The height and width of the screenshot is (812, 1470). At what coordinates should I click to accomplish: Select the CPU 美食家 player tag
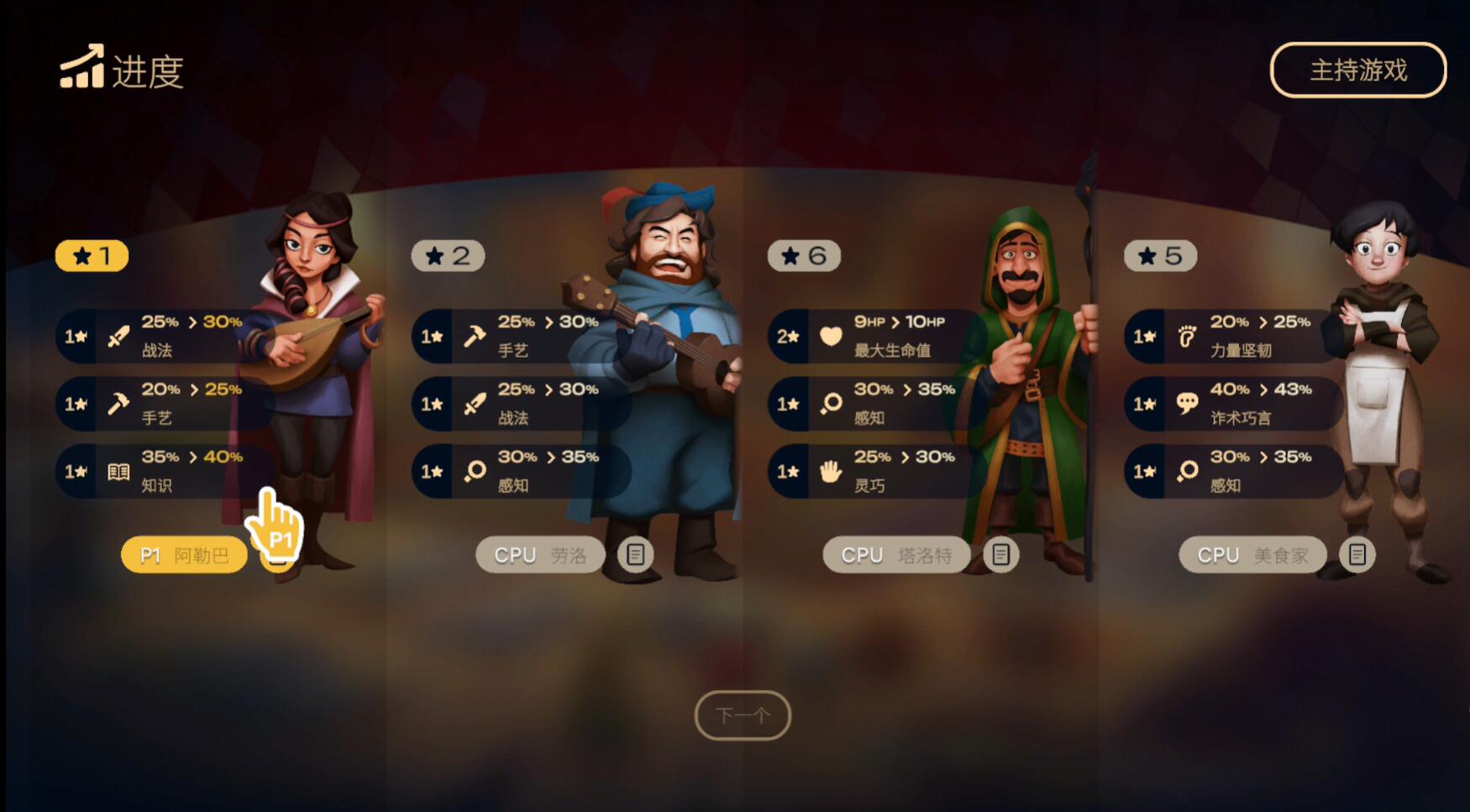[x=1252, y=555]
